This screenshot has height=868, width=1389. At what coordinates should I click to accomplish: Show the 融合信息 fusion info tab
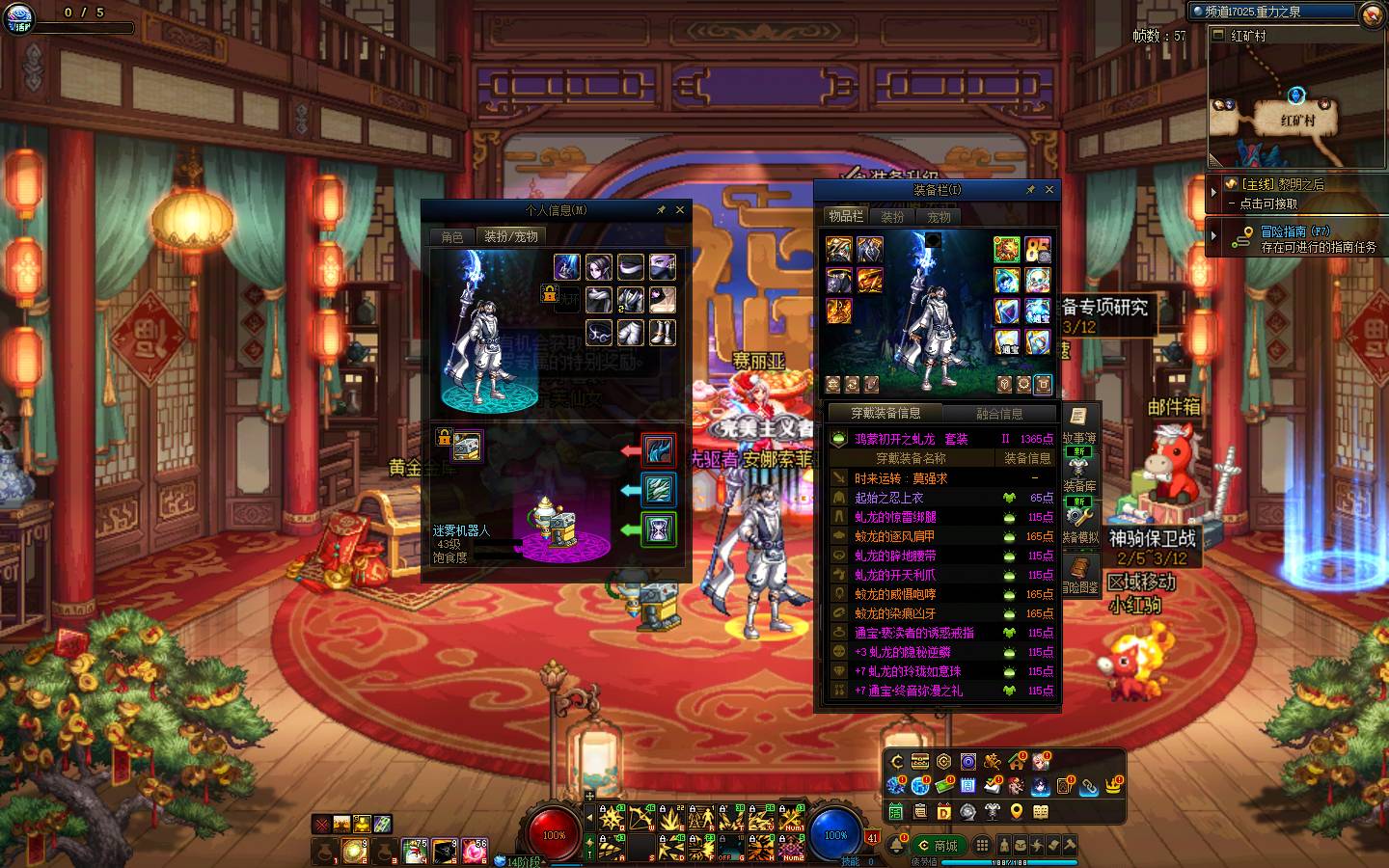(999, 414)
